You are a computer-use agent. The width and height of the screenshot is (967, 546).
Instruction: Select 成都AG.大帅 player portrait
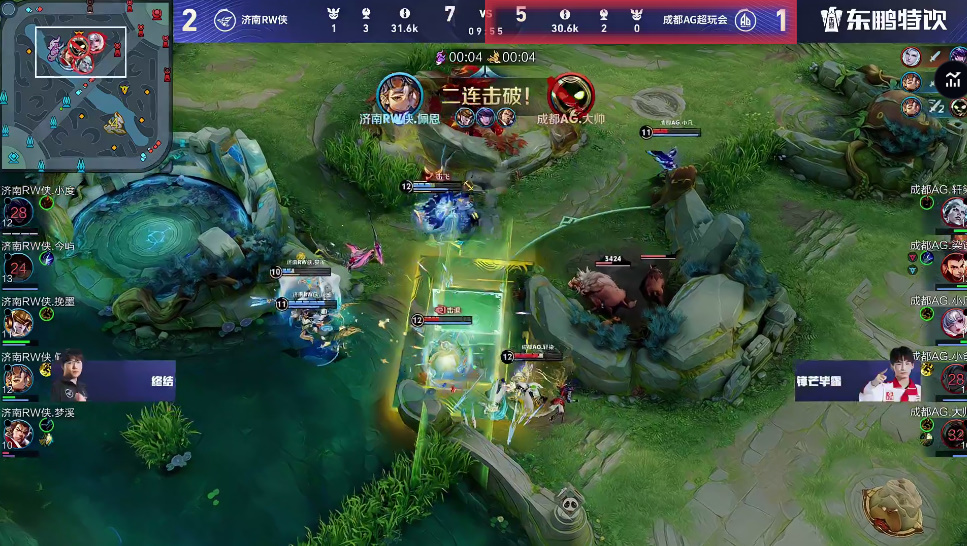(x=953, y=432)
